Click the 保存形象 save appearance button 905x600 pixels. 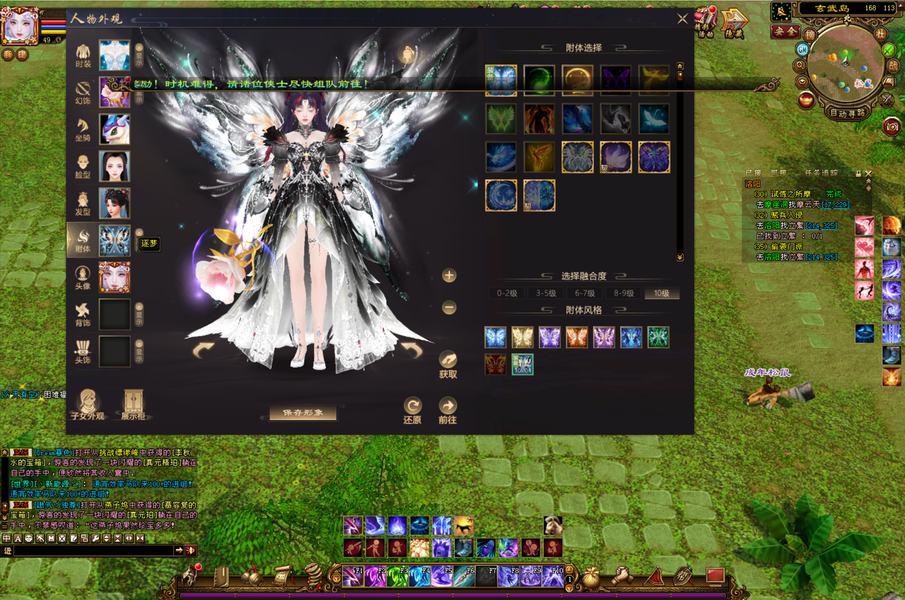[x=303, y=412]
